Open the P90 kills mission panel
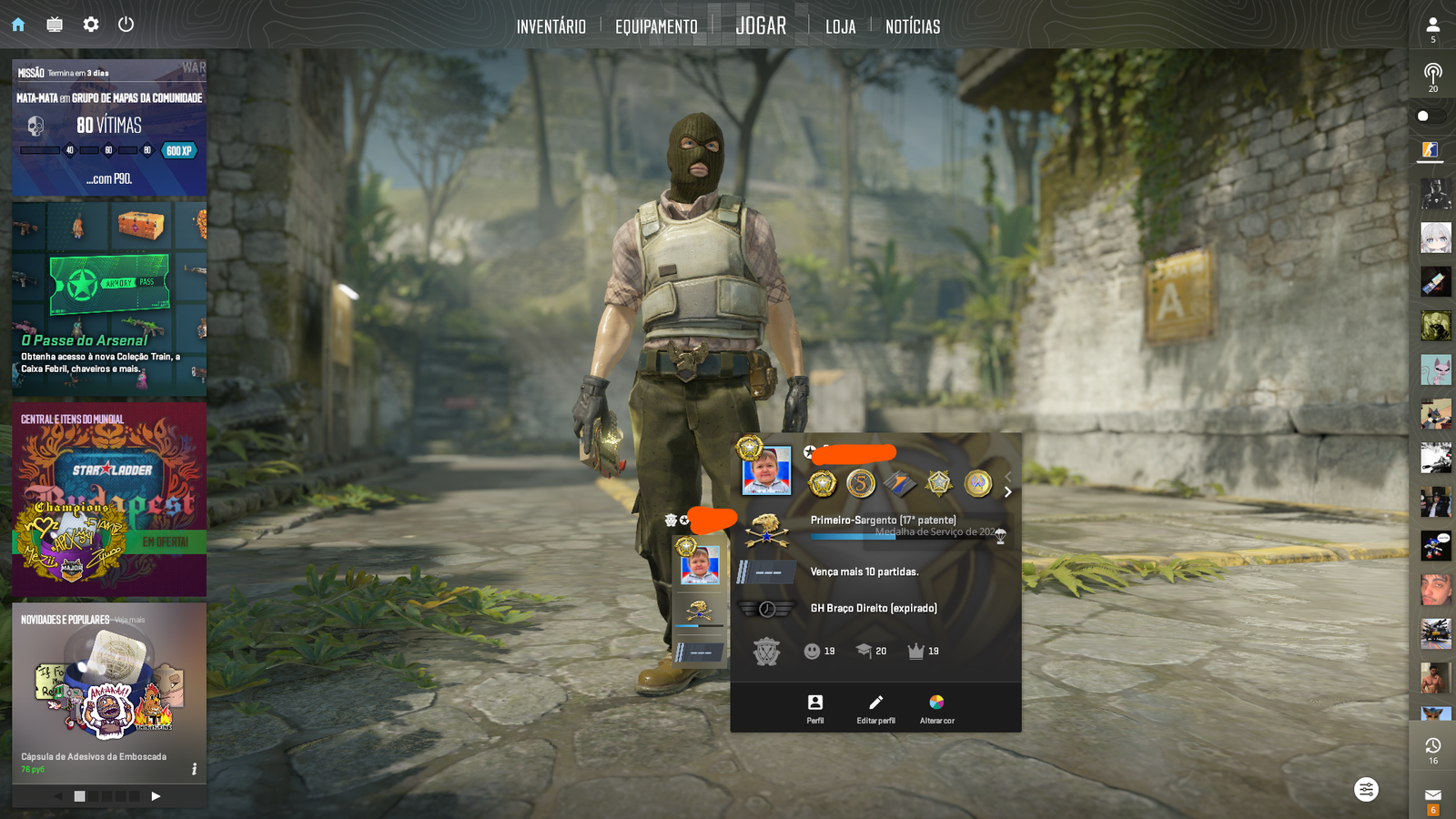The width and height of the screenshot is (1456, 819). point(109,127)
